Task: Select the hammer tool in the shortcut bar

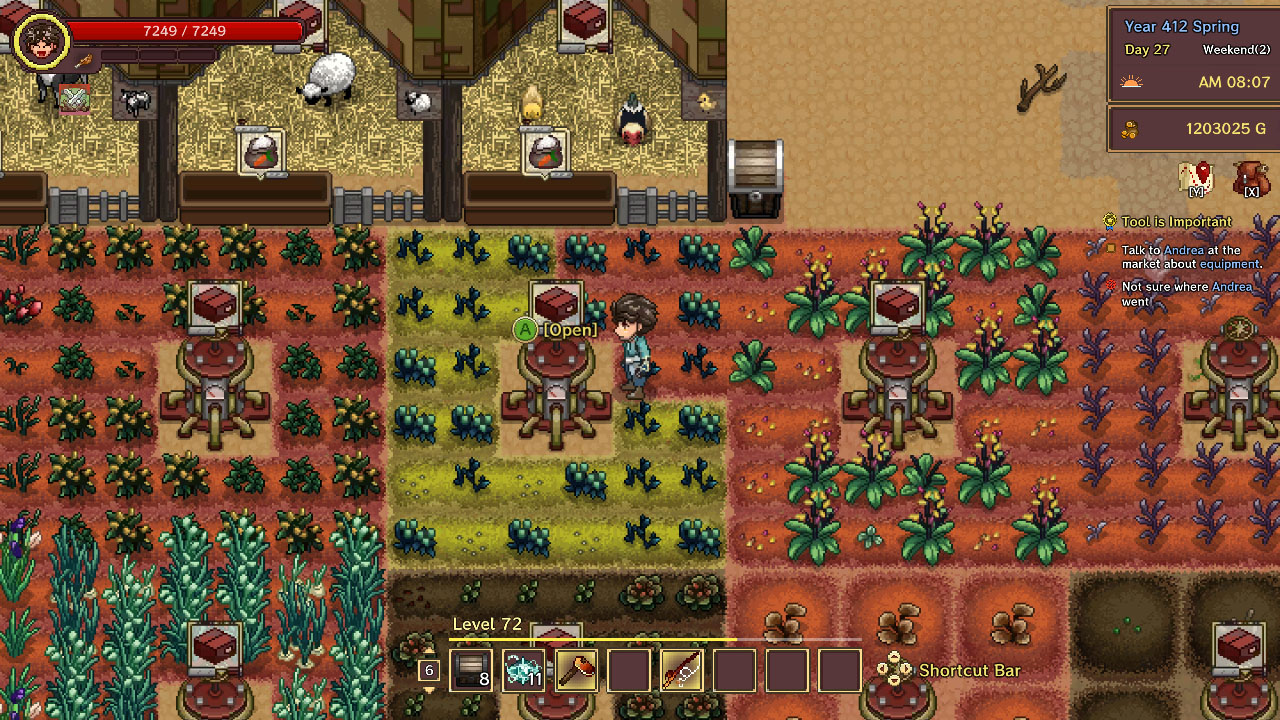Action: 577,669
